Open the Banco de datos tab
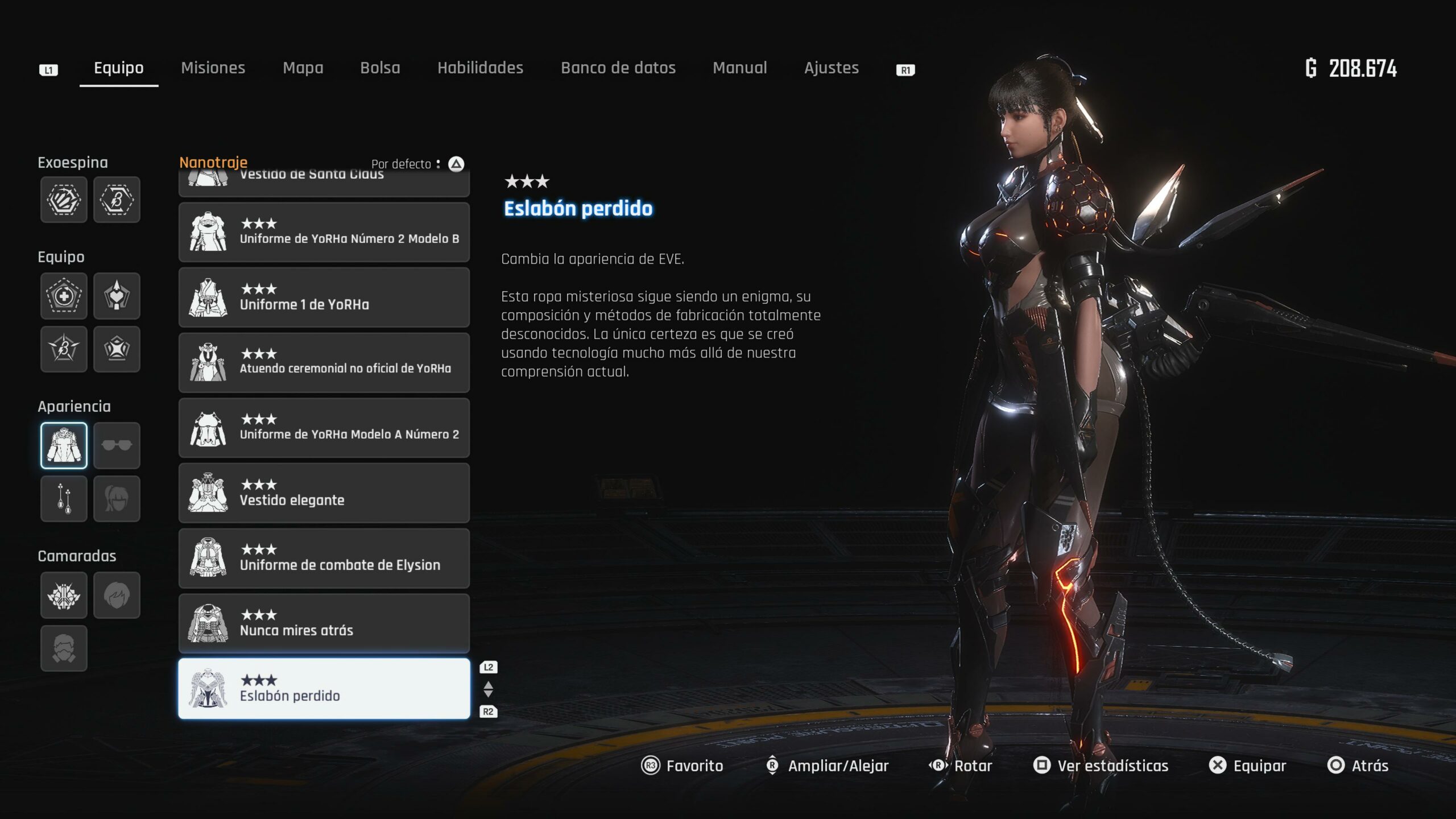 [x=618, y=68]
